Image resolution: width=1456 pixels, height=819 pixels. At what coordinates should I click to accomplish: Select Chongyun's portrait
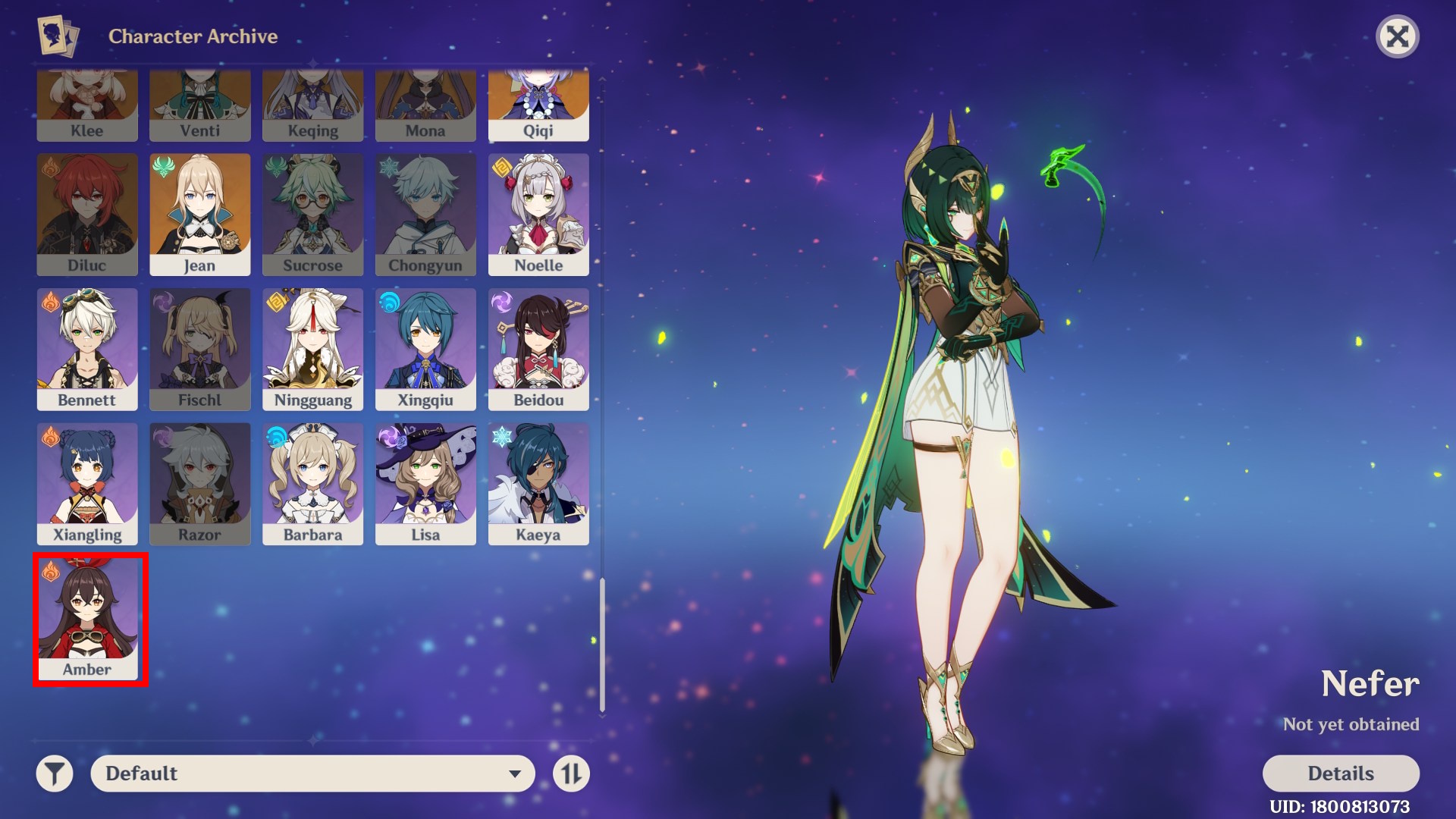point(425,212)
